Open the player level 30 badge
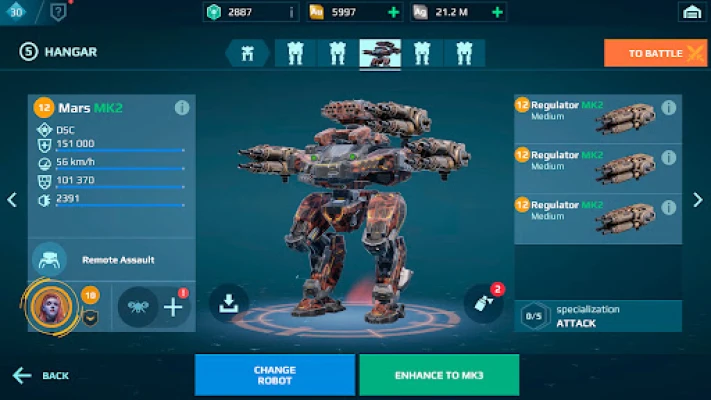 (x=17, y=11)
